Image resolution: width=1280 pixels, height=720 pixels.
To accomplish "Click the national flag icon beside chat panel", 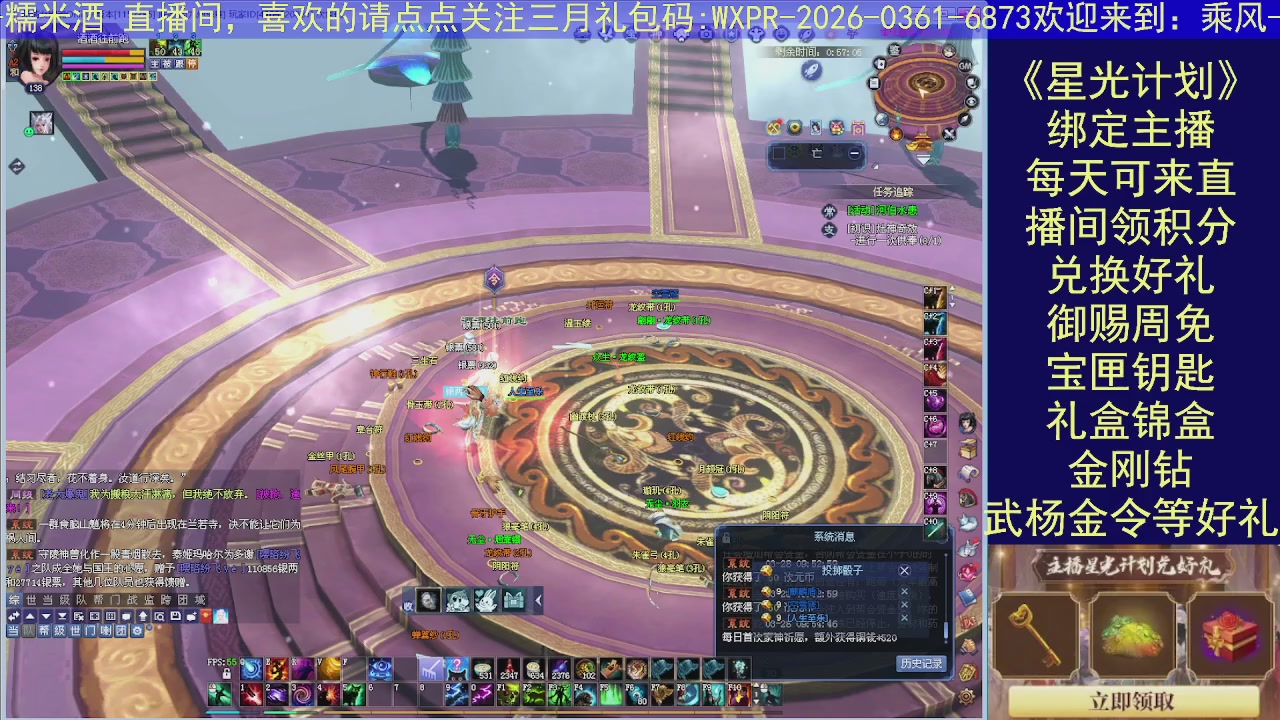I will pyautogui.click(x=205, y=617).
